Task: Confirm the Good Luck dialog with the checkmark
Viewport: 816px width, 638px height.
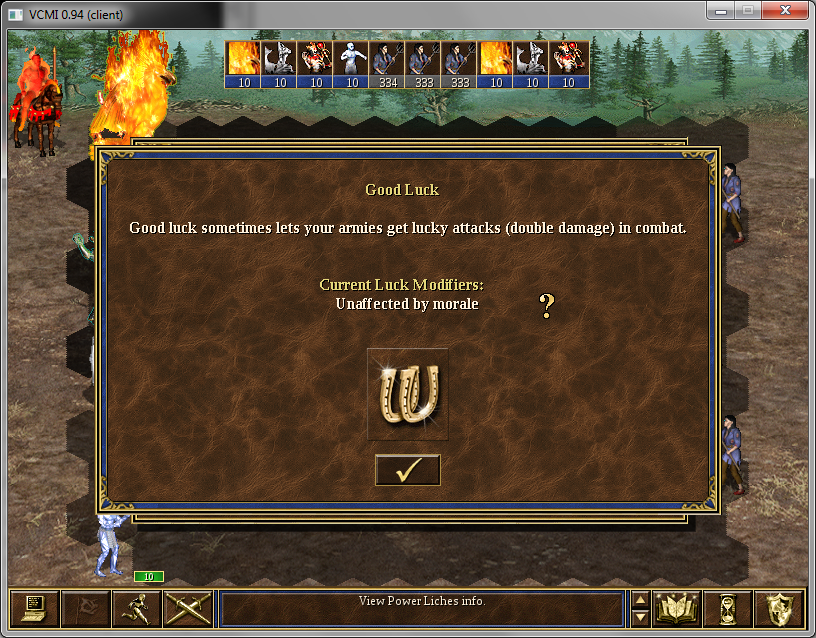Action: (407, 470)
